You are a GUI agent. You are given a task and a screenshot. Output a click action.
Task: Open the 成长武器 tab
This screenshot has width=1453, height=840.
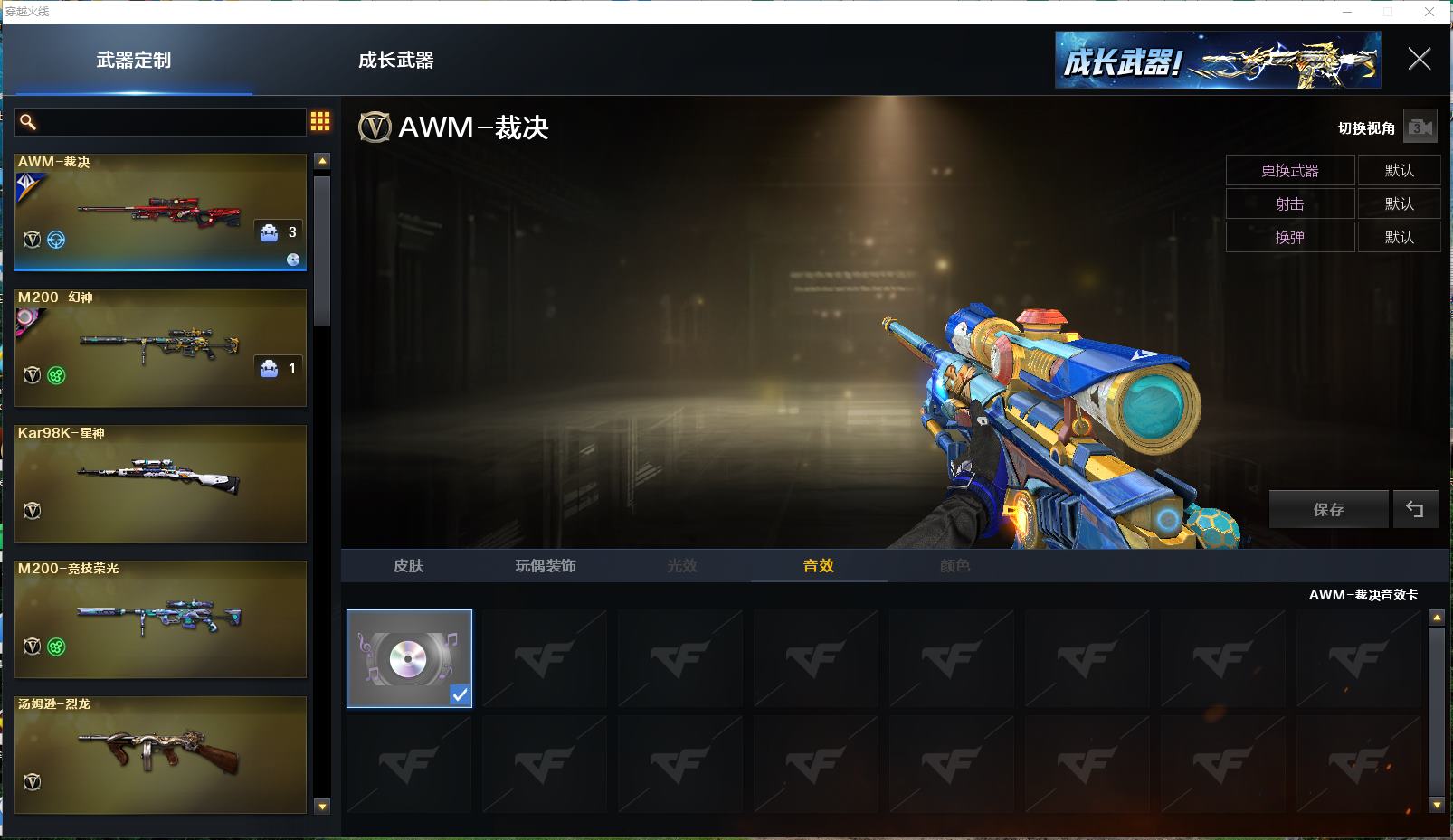tap(395, 61)
